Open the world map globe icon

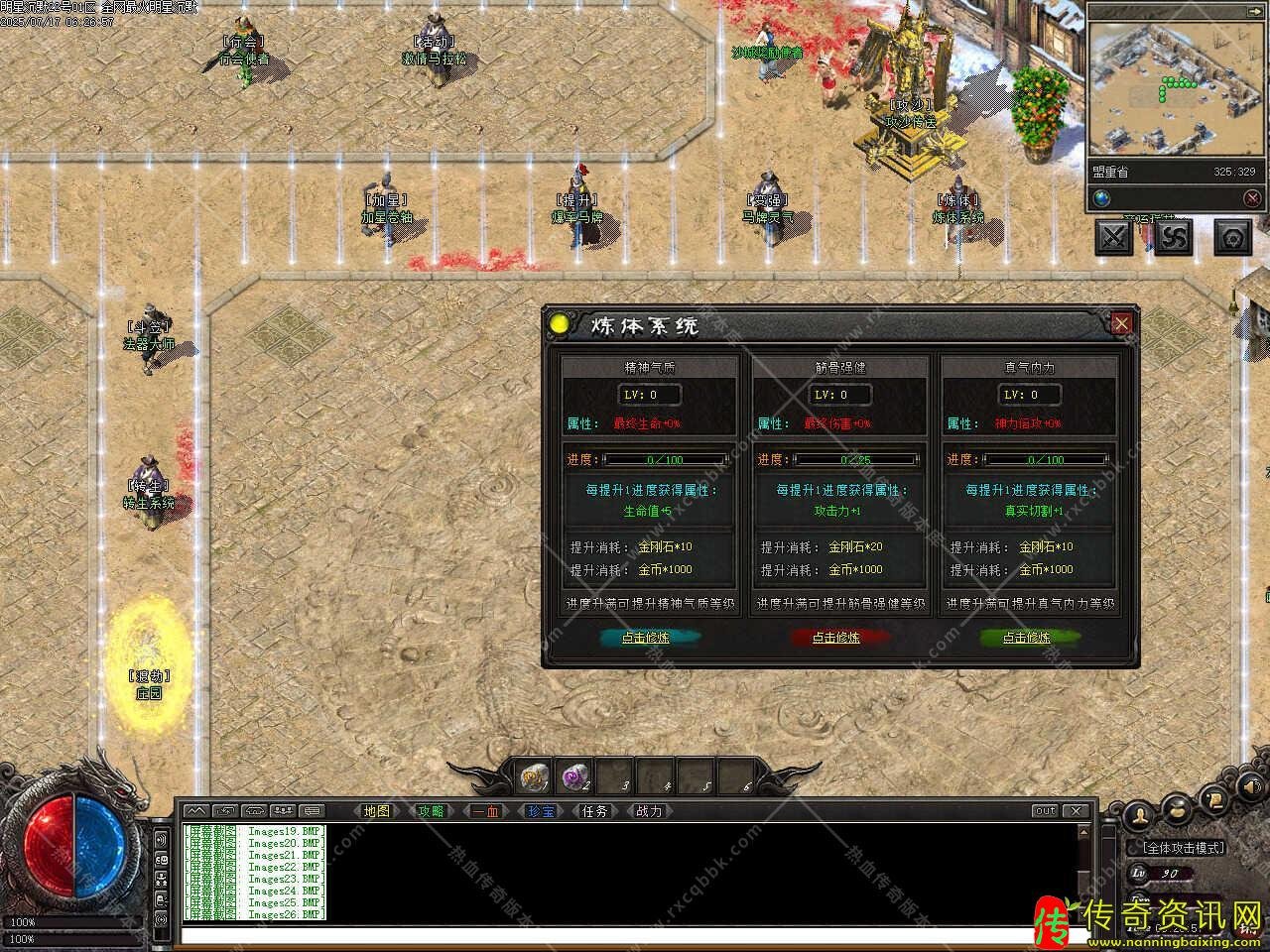(x=1102, y=199)
